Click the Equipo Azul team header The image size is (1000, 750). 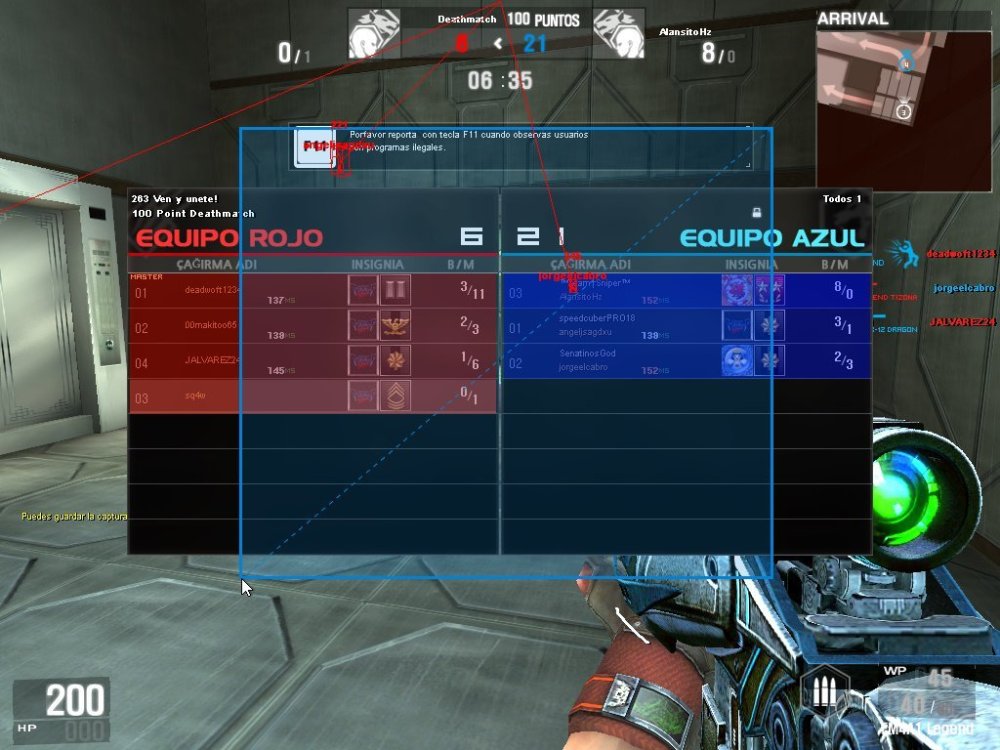pyautogui.click(x=771, y=238)
